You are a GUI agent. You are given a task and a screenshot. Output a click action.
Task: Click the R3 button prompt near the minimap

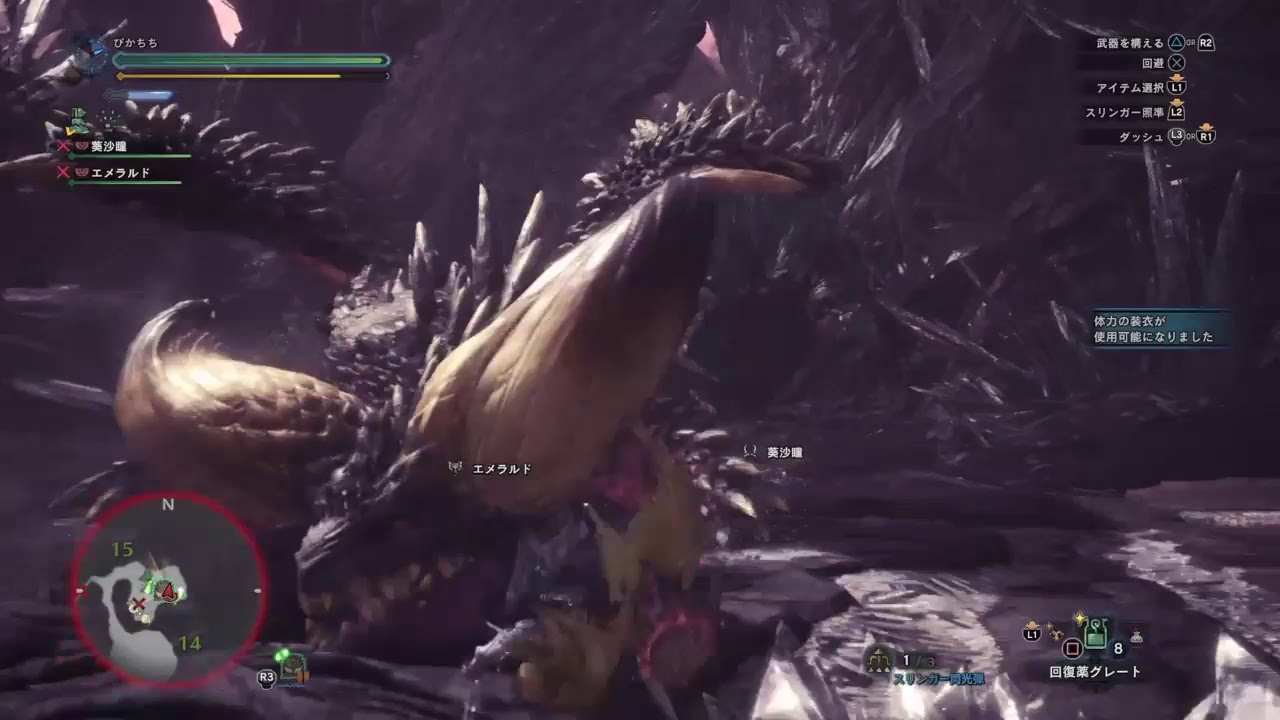266,677
